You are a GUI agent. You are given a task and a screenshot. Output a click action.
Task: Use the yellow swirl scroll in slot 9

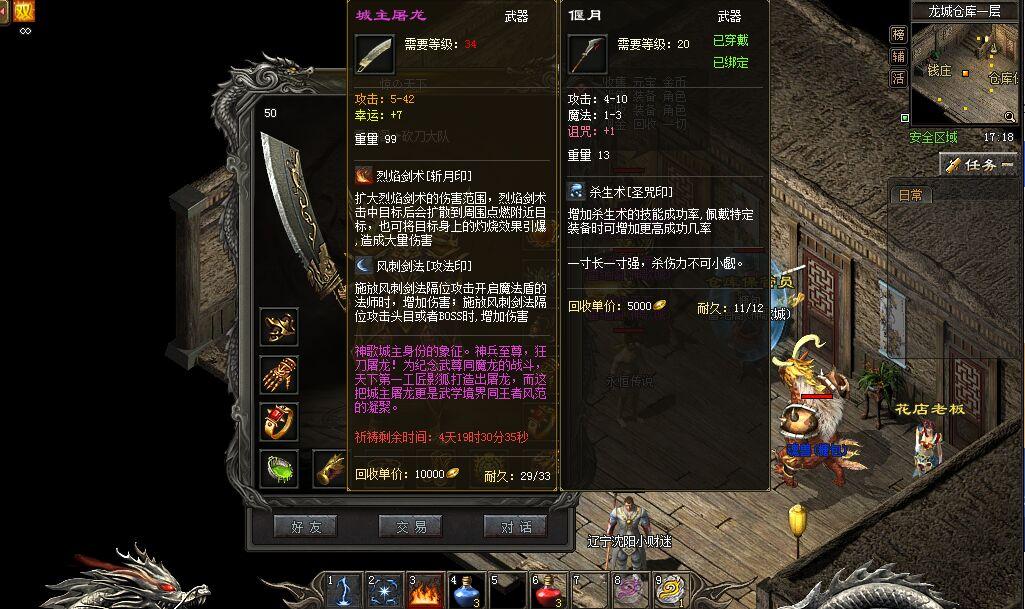coord(672,590)
